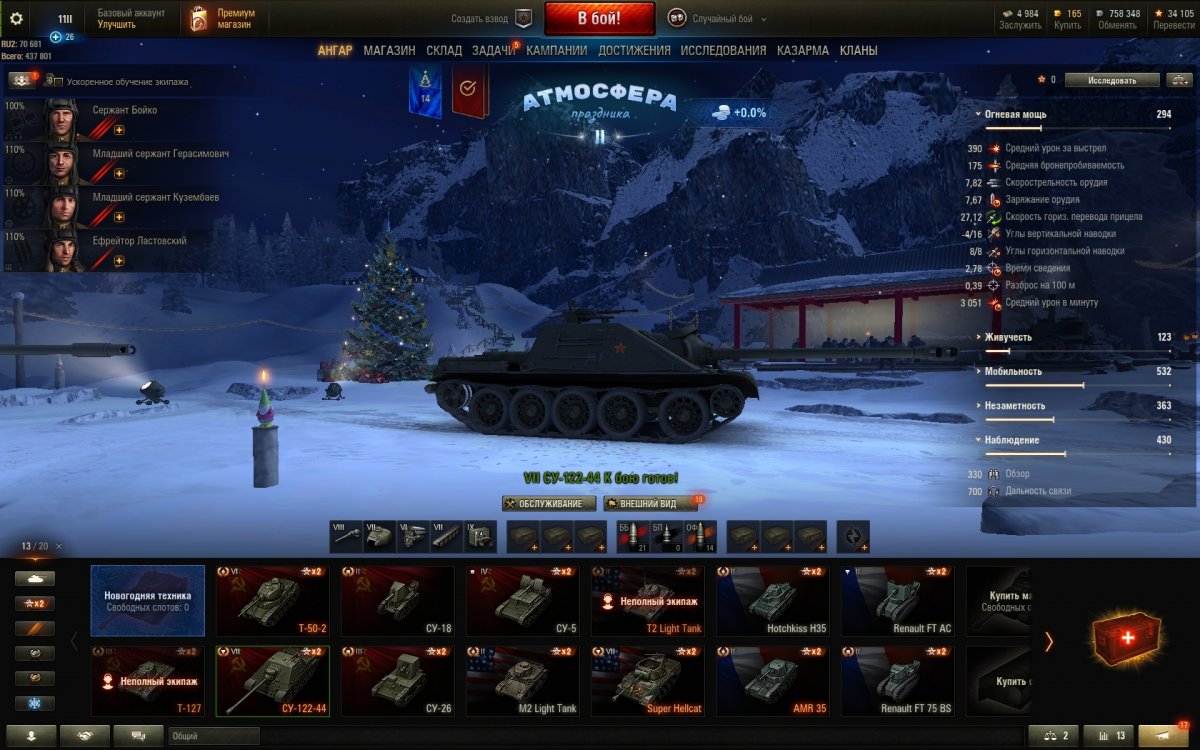The height and width of the screenshot is (750, 1200).
Task: Select the Super Hellcat tank tile
Action: (647, 681)
